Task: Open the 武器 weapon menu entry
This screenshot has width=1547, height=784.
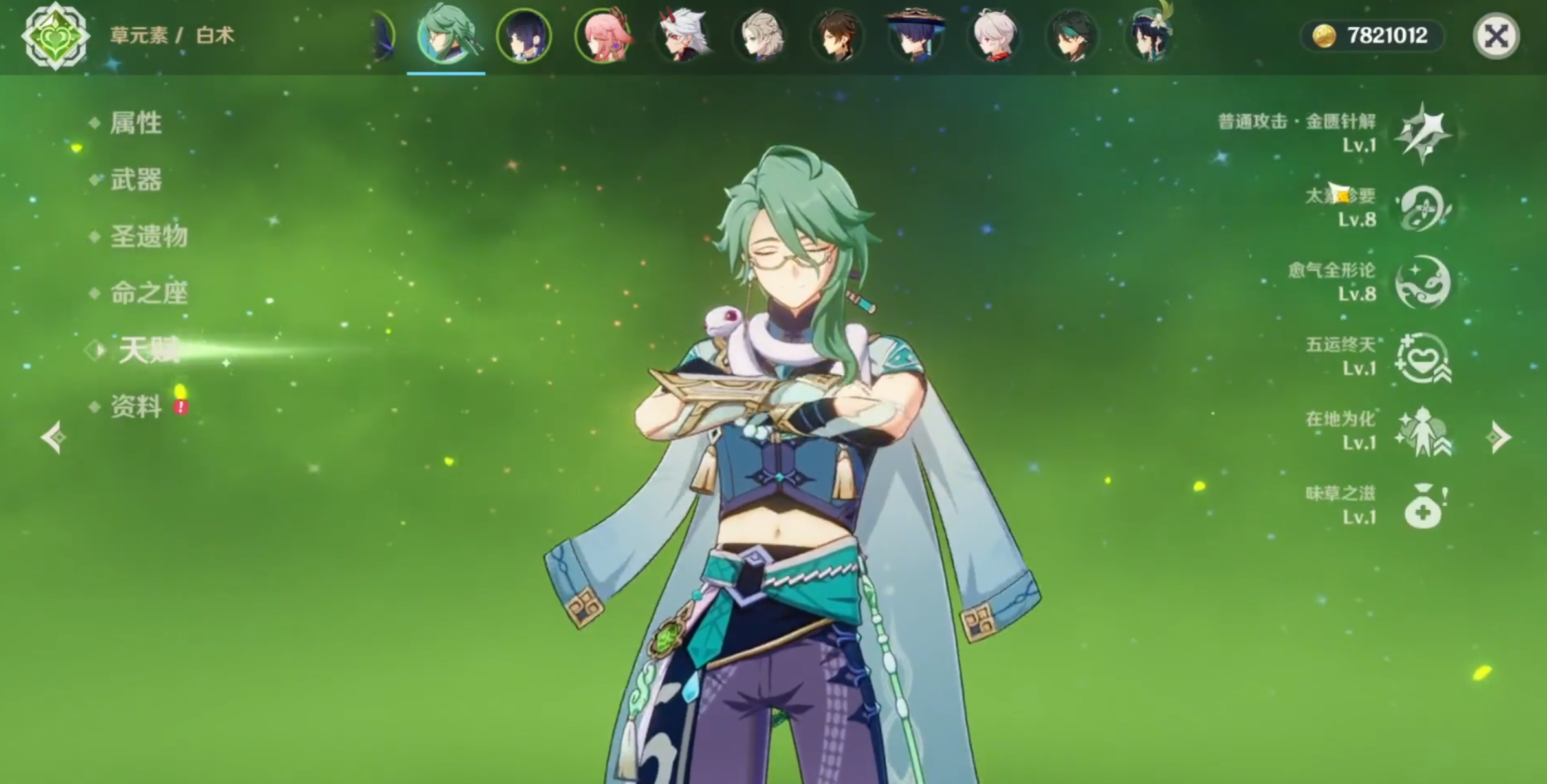Action: 135,180
